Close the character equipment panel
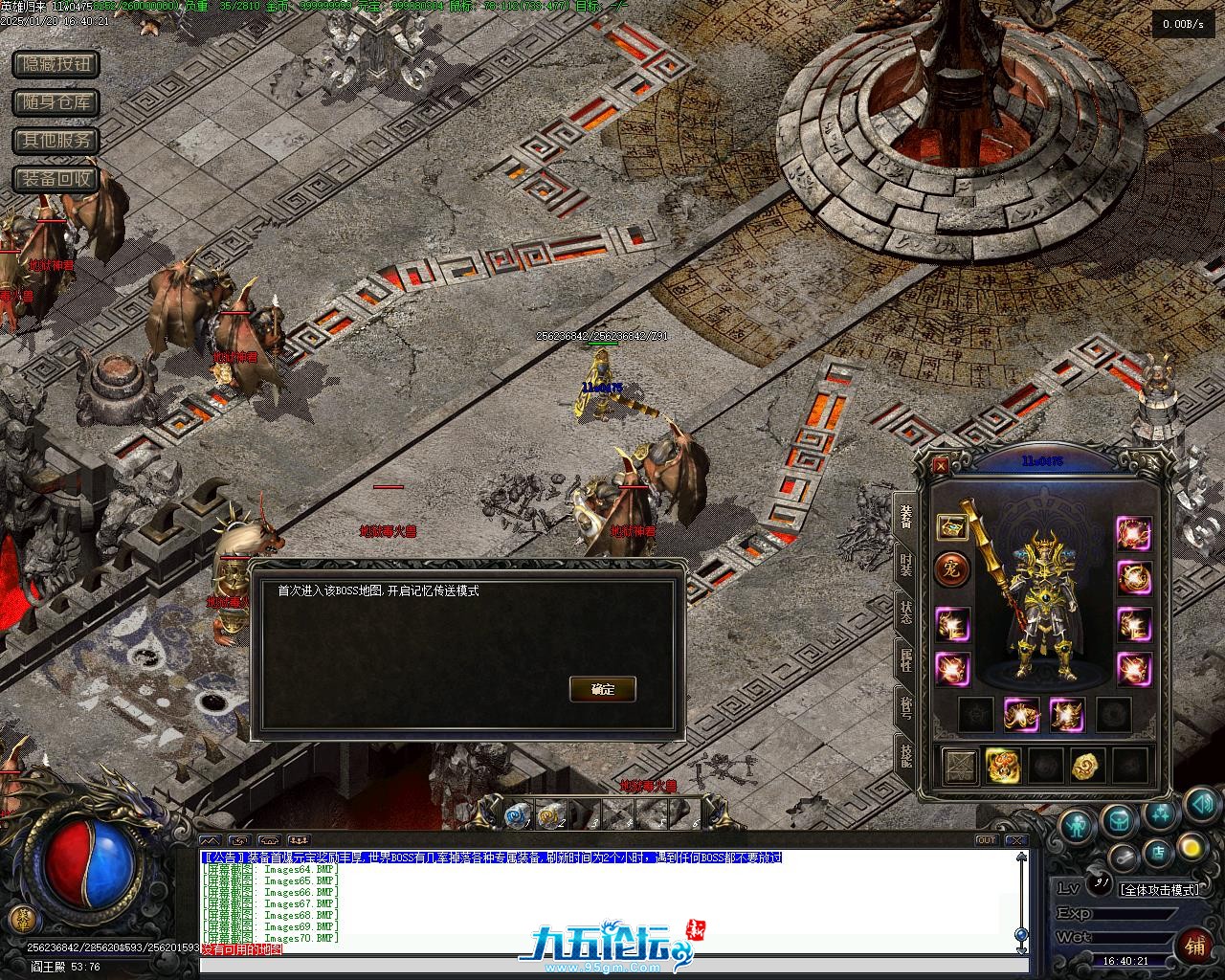This screenshot has height=980, width=1225. click(x=941, y=466)
